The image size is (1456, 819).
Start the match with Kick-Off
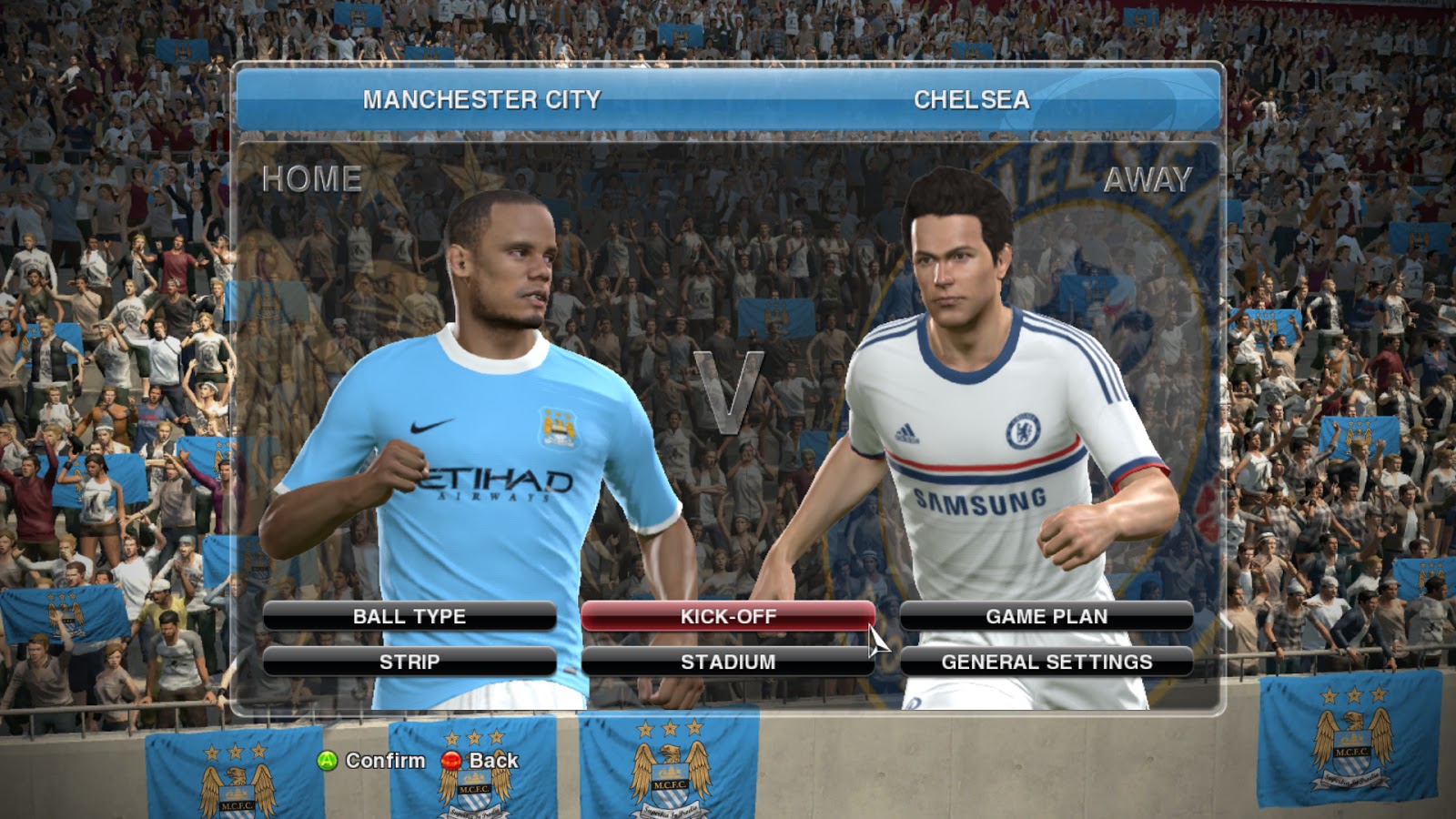(x=728, y=616)
